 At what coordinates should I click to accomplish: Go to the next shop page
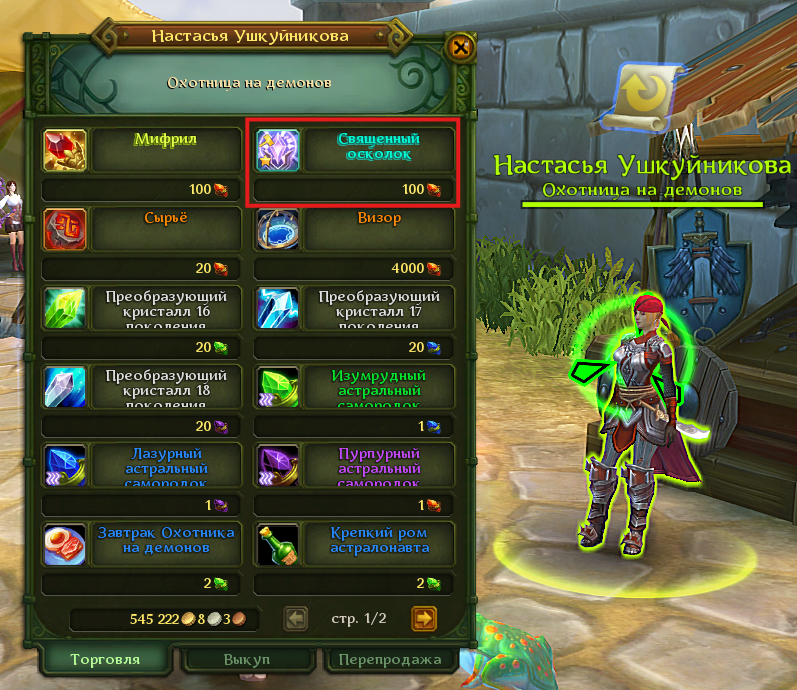(424, 619)
